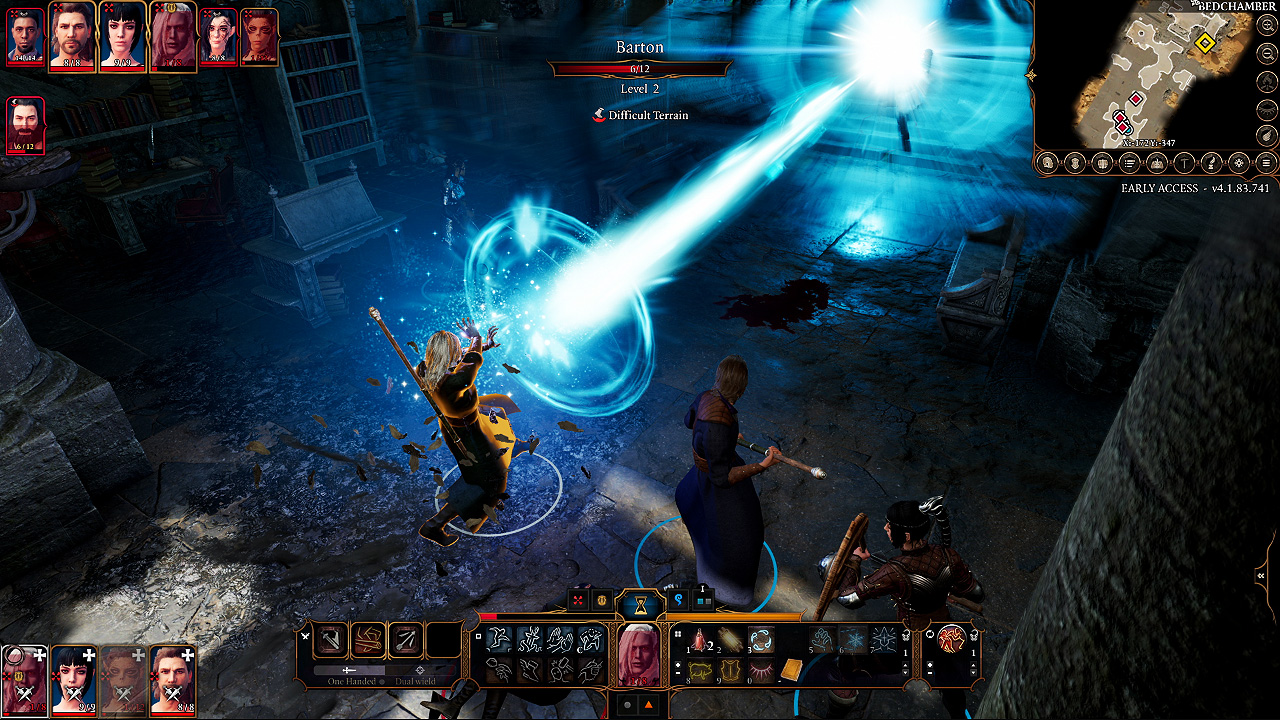Expand the item grid view on the consumables bar

click(678, 633)
